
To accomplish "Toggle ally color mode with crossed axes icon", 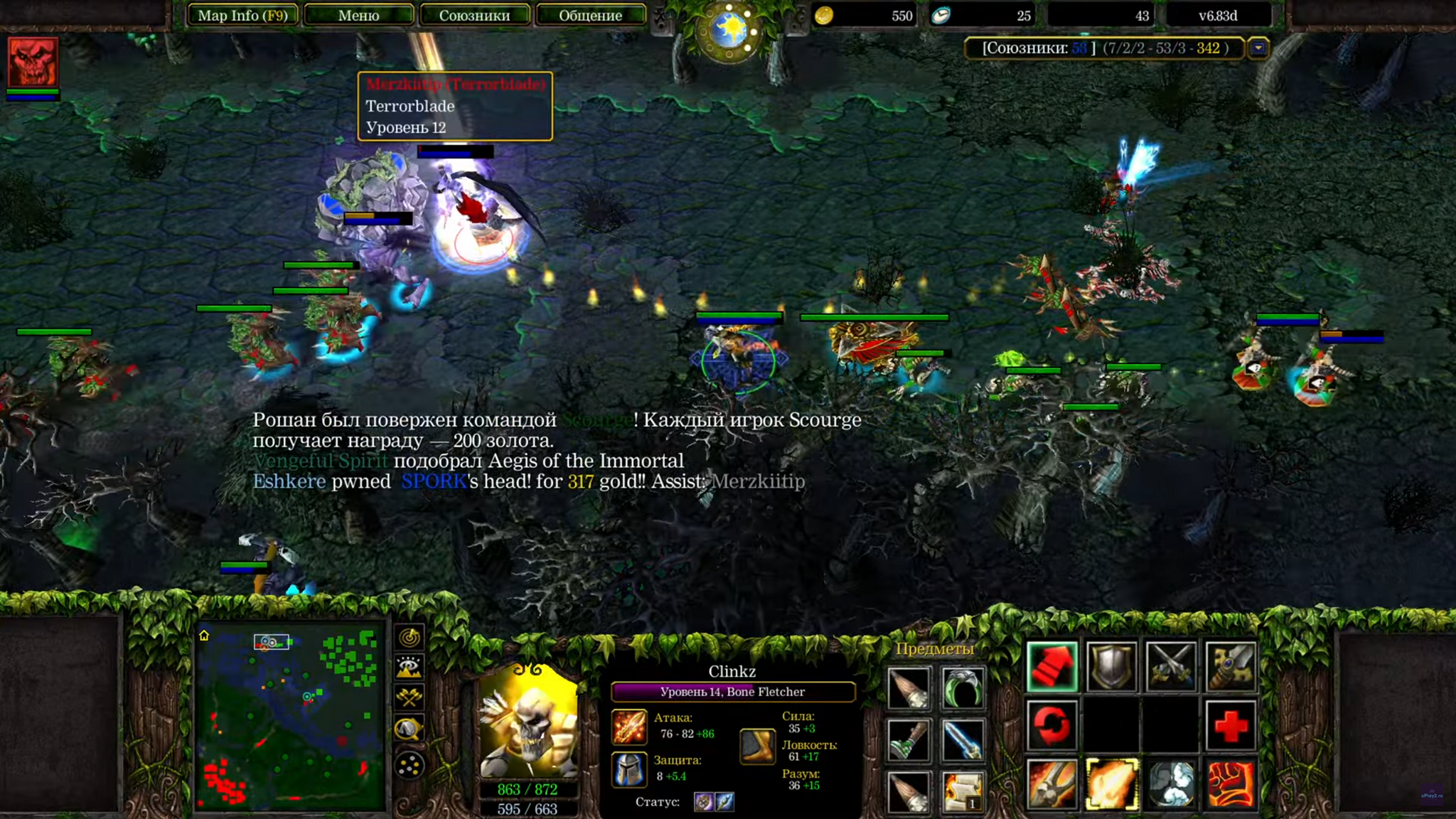I will tap(409, 697).
